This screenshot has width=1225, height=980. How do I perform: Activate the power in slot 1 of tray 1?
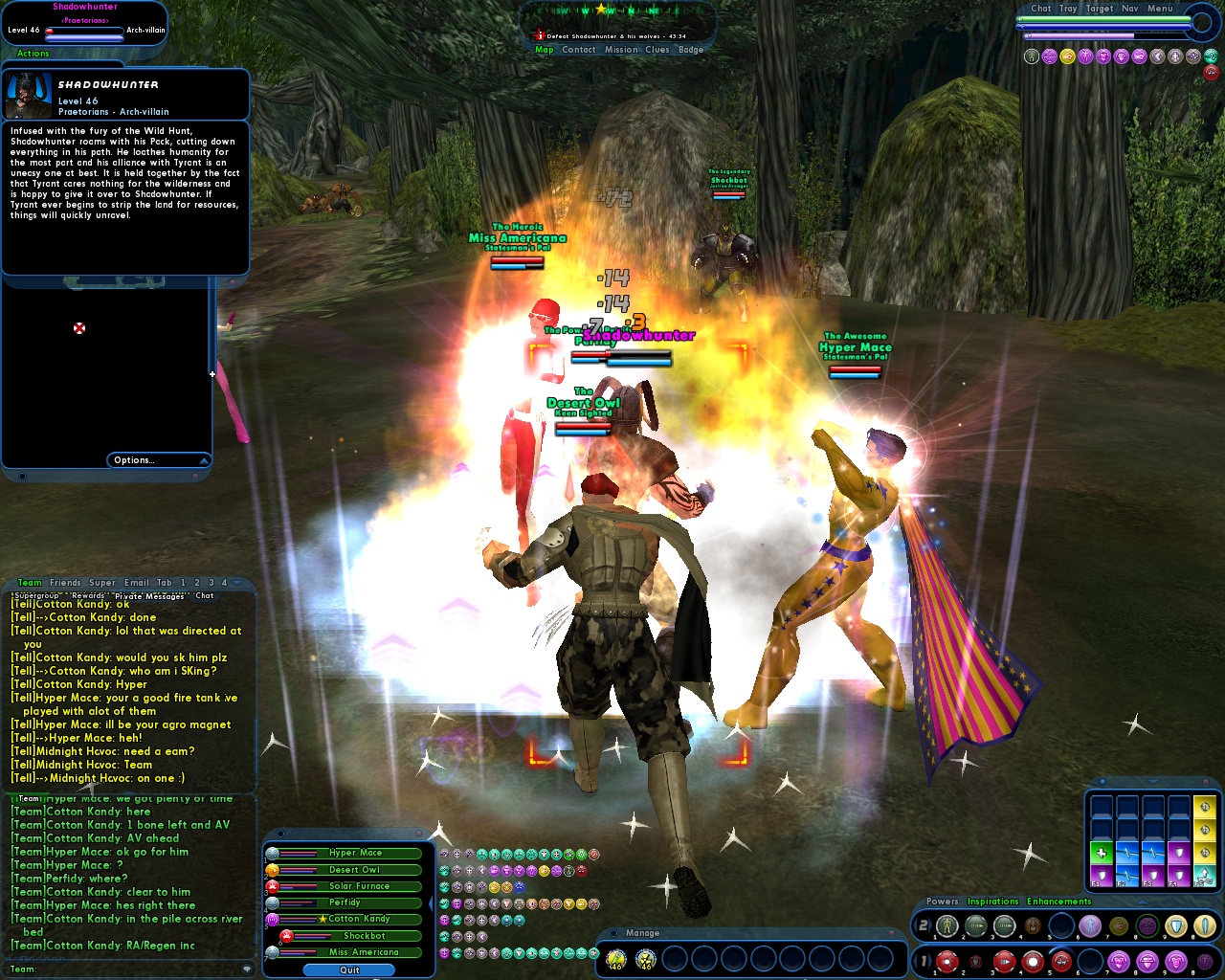tap(947, 962)
